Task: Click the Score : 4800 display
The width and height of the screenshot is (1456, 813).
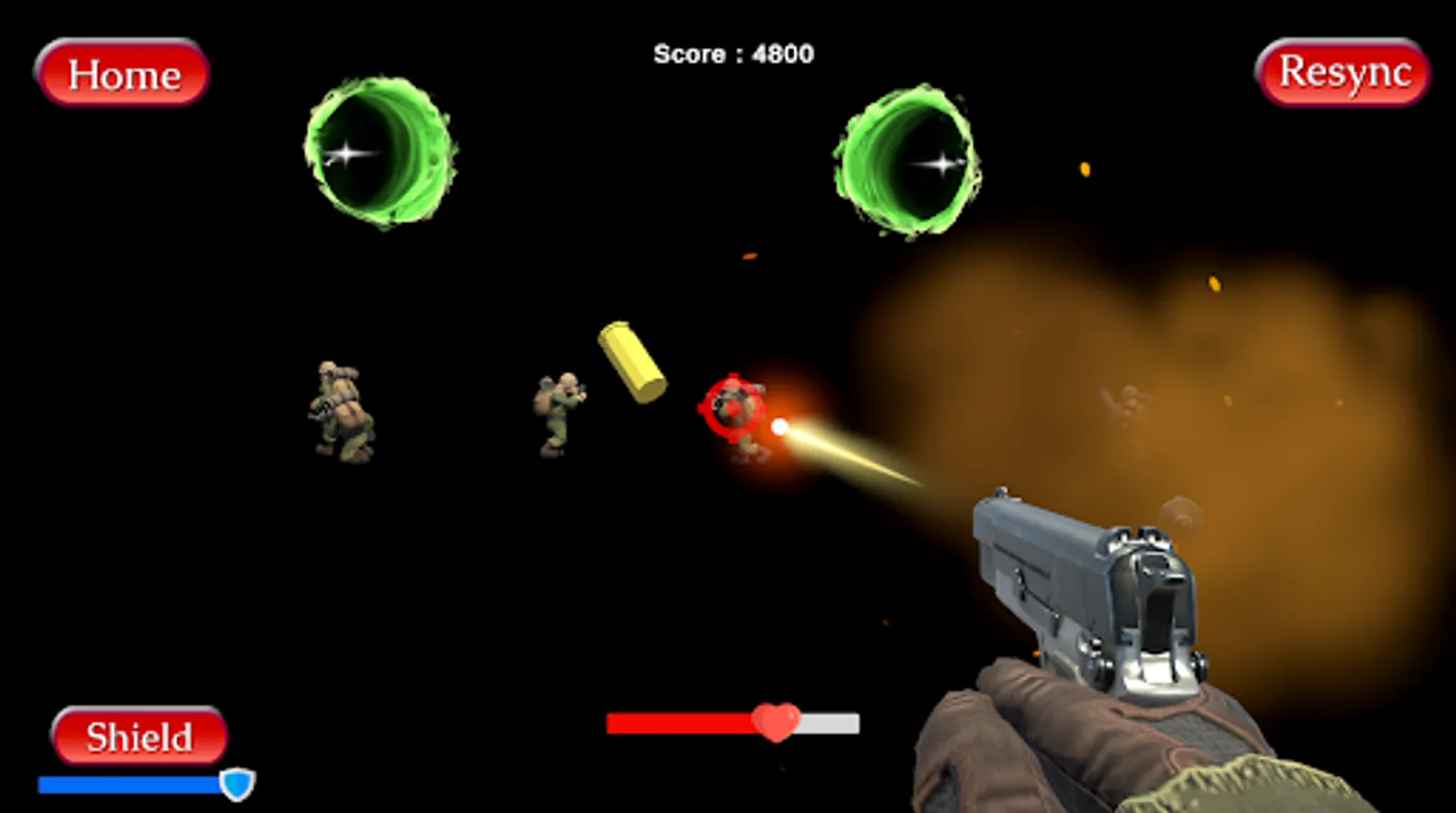Action: coord(732,54)
